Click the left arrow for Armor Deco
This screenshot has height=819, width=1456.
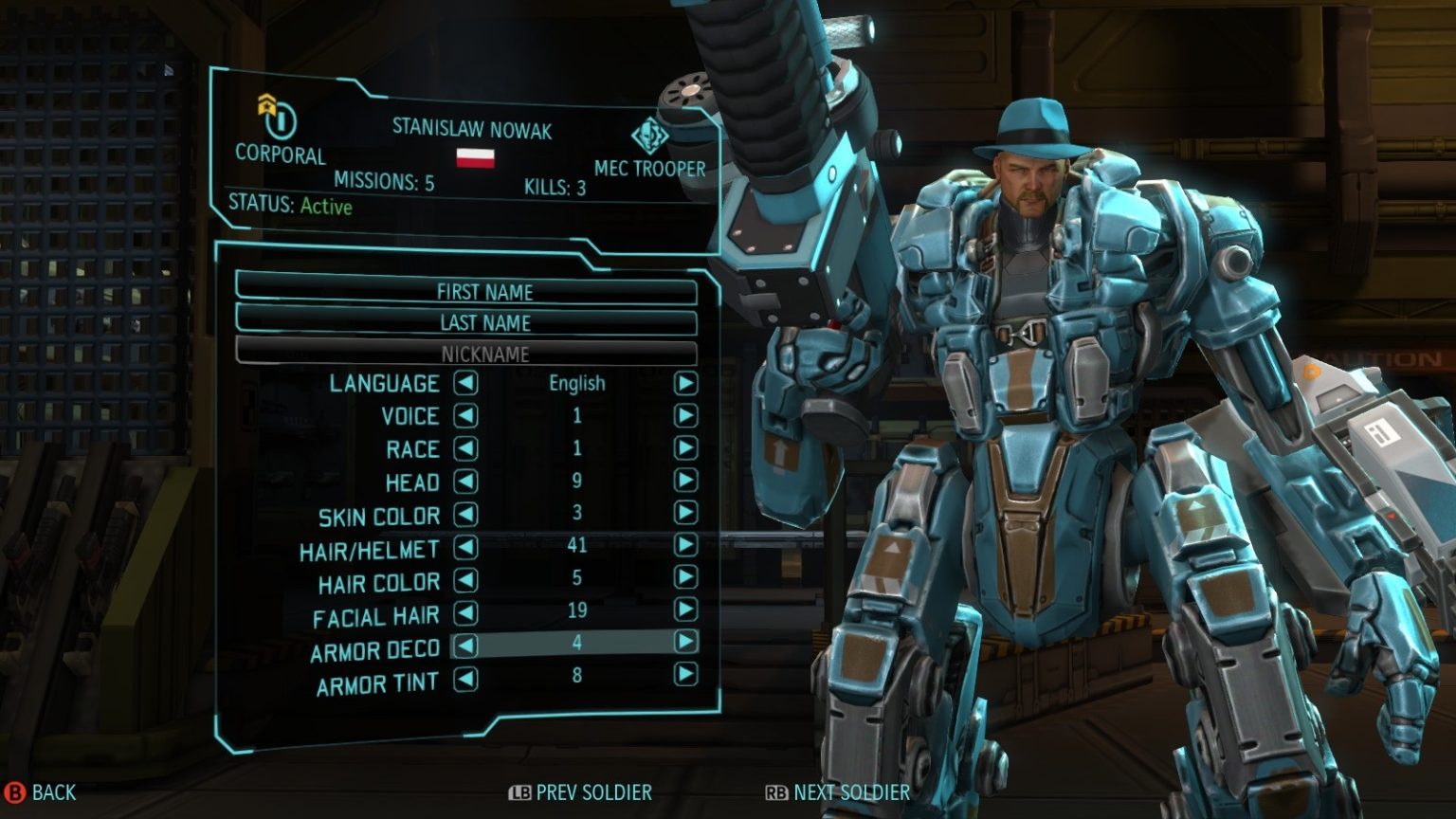[465, 645]
